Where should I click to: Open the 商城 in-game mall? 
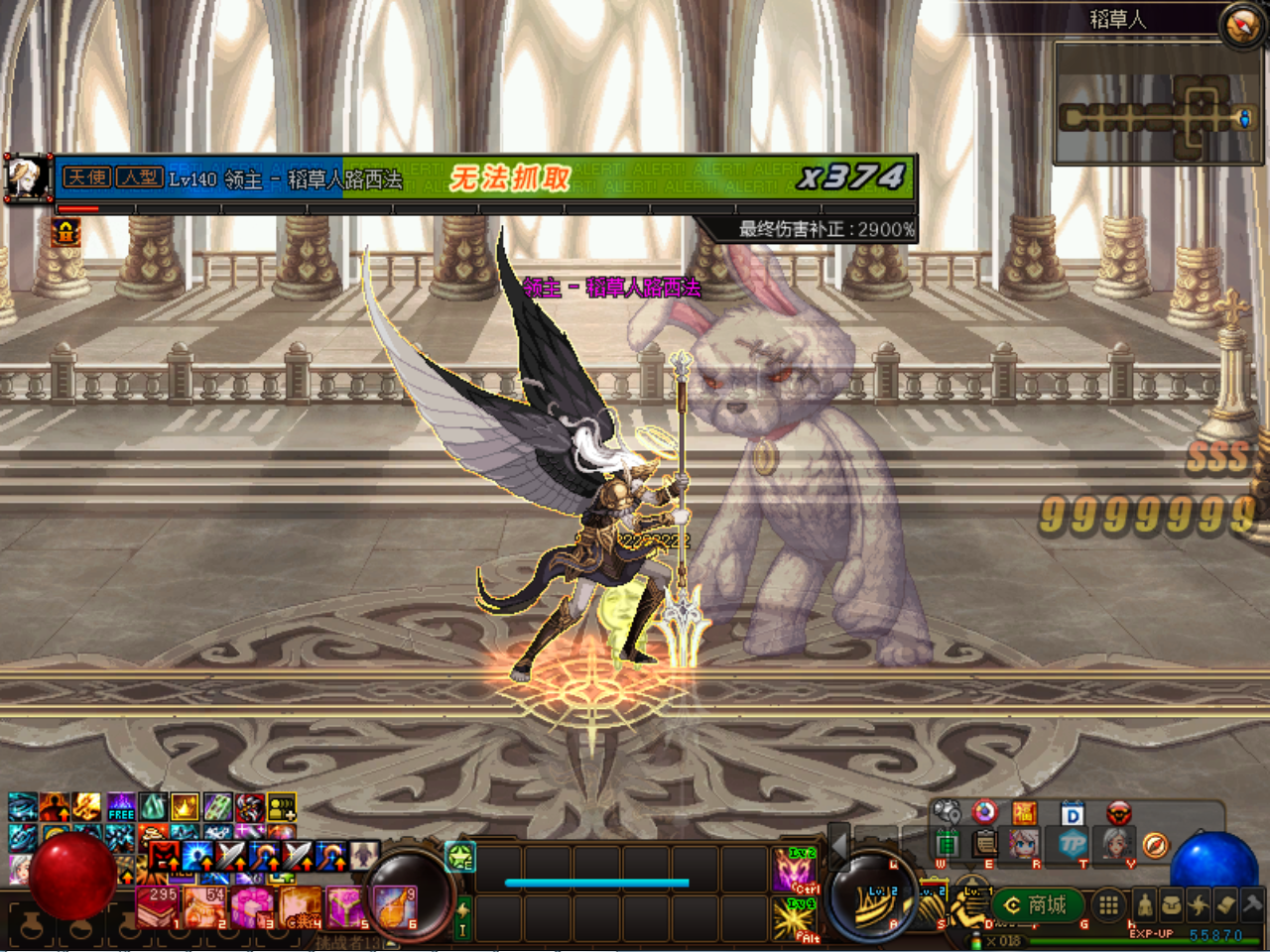[1037, 905]
